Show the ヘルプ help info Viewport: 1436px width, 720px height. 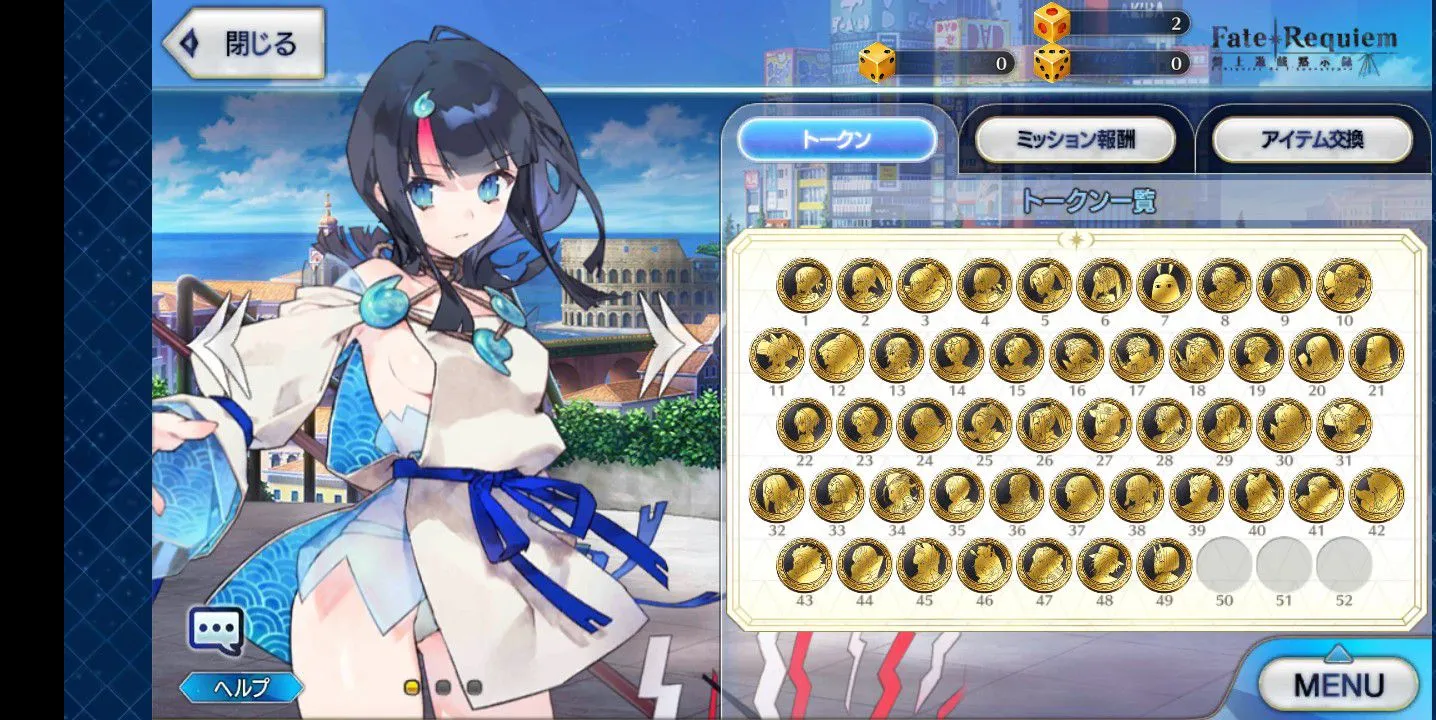(241, 688)
